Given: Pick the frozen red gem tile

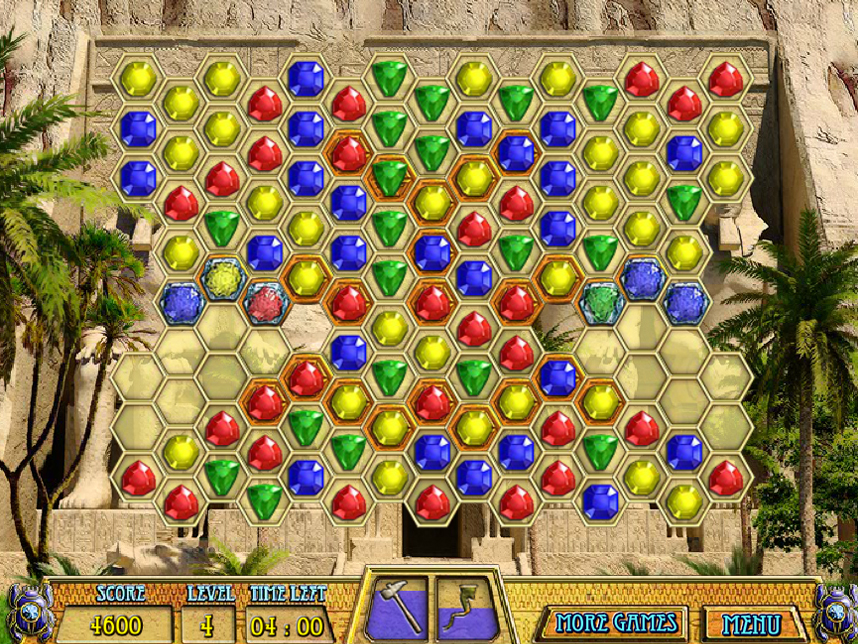Looking at the screenshot, I should pyautogui.click(x=265, y=303).
